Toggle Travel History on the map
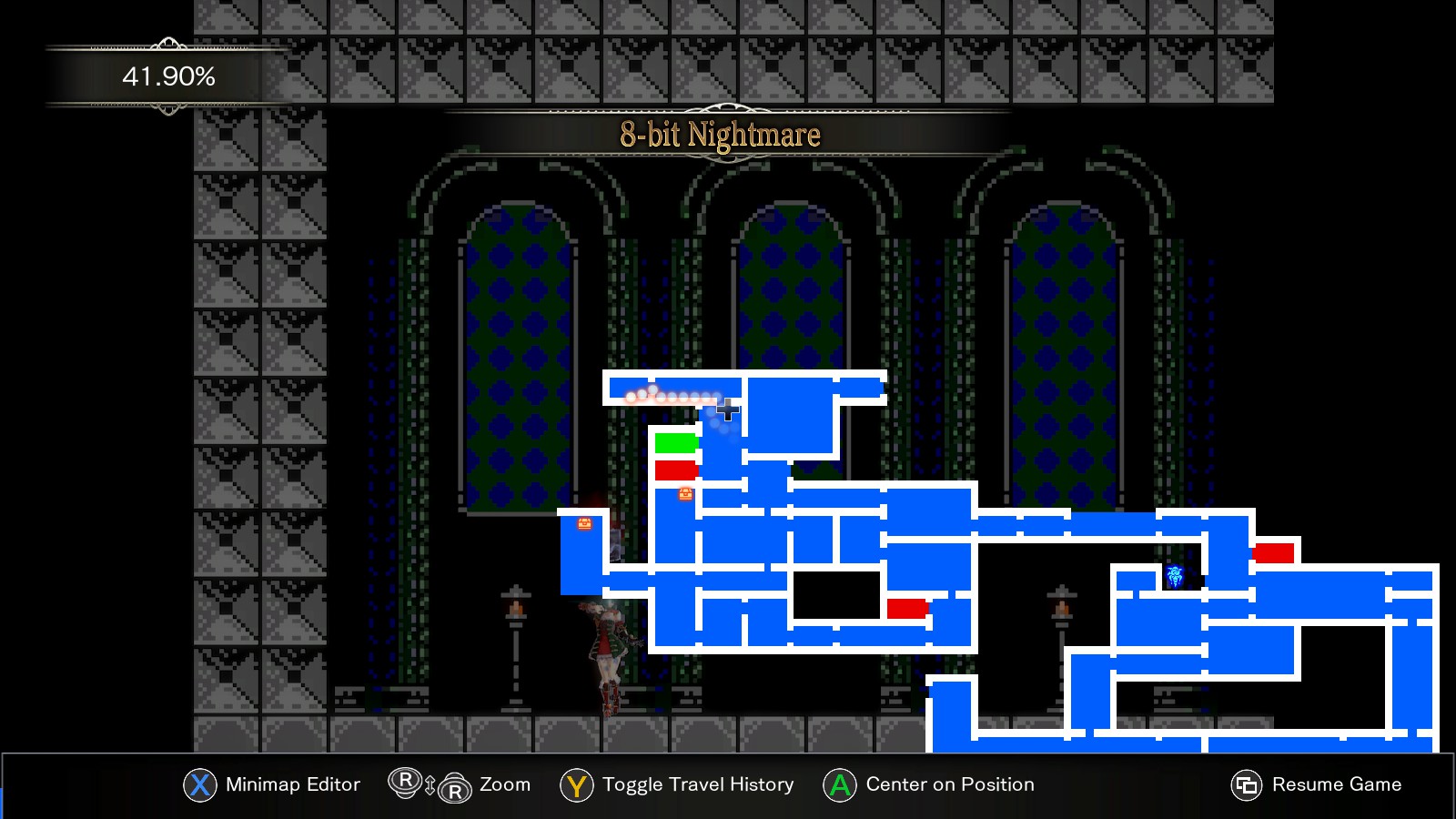 pyautogui.click(x=697, y=784)
